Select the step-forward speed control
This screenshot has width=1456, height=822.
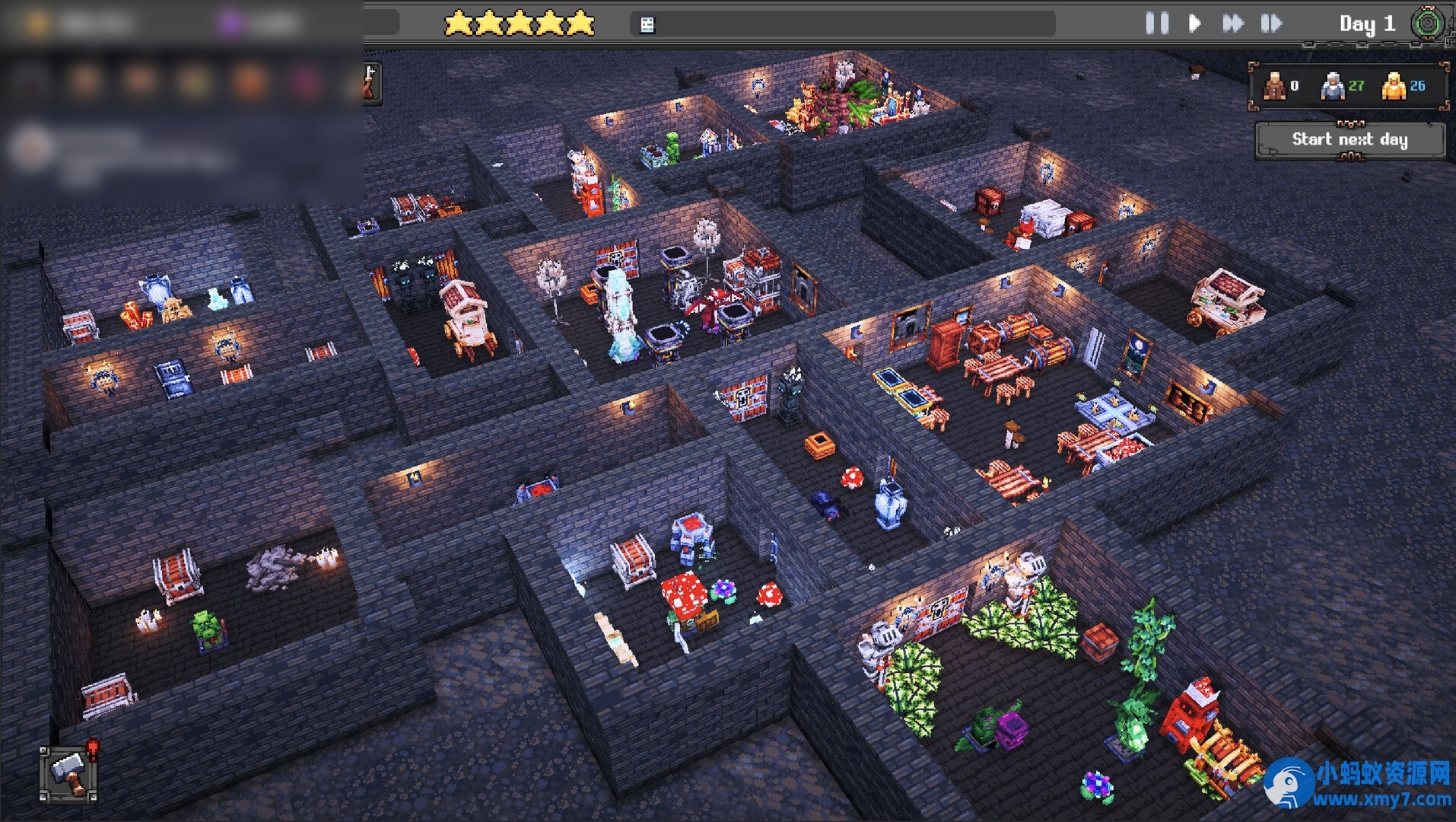[1271, 24]
